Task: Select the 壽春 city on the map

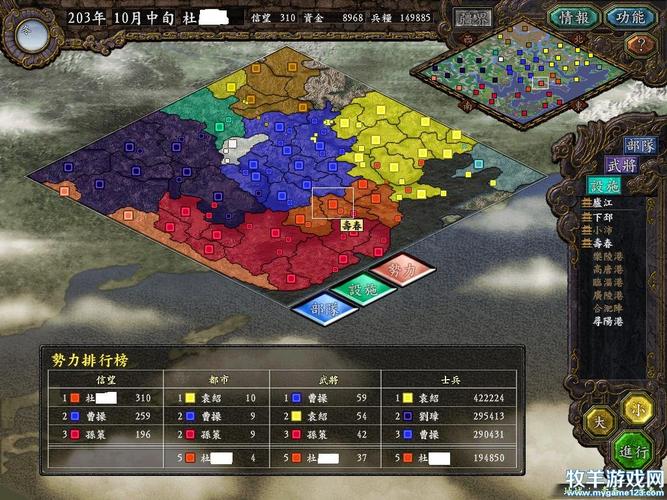Action: [x=332, y=204]
